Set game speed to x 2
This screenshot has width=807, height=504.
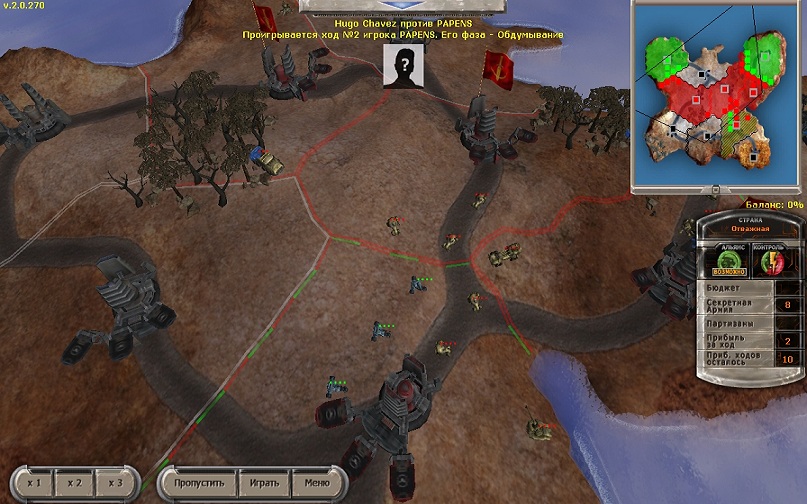[x=75, y=483]
